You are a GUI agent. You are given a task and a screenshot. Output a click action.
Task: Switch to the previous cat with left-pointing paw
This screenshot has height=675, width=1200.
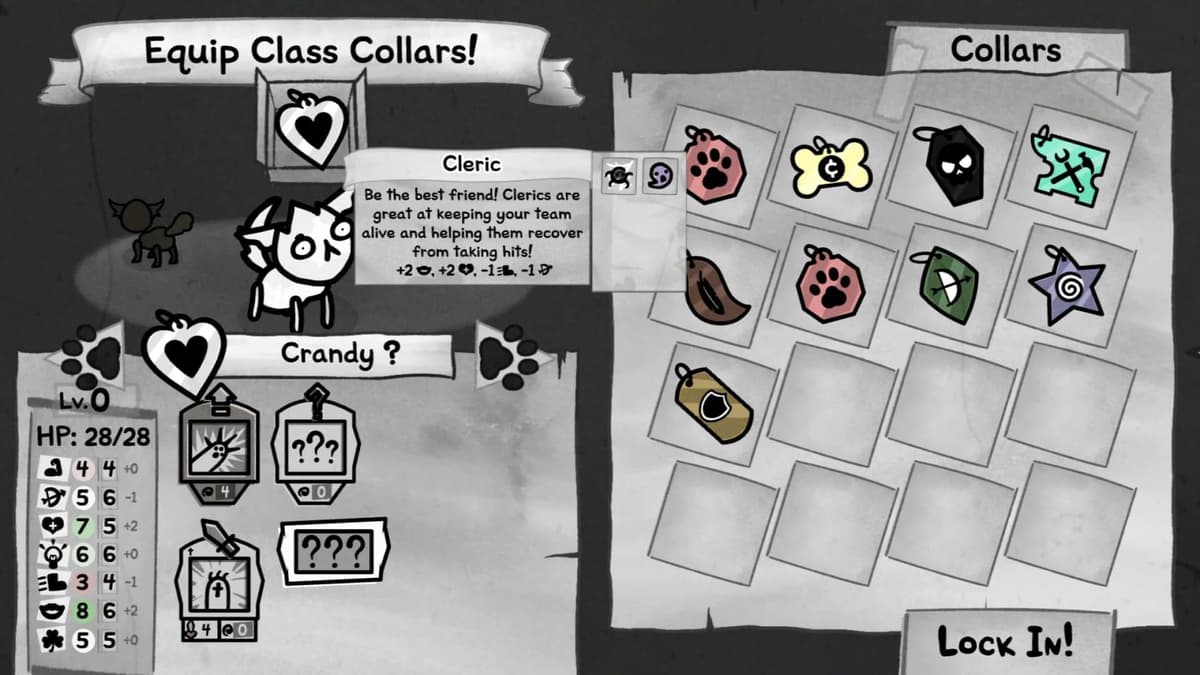click(88, 355)
